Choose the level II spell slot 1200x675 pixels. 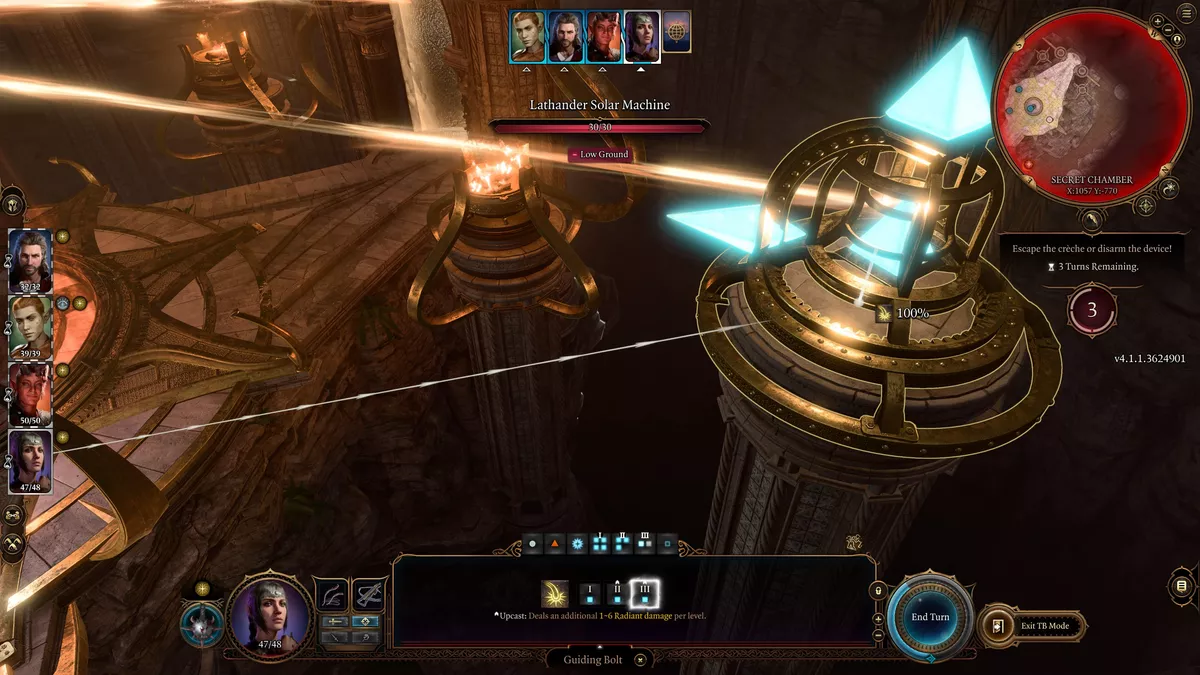click(x=618, y=594)
